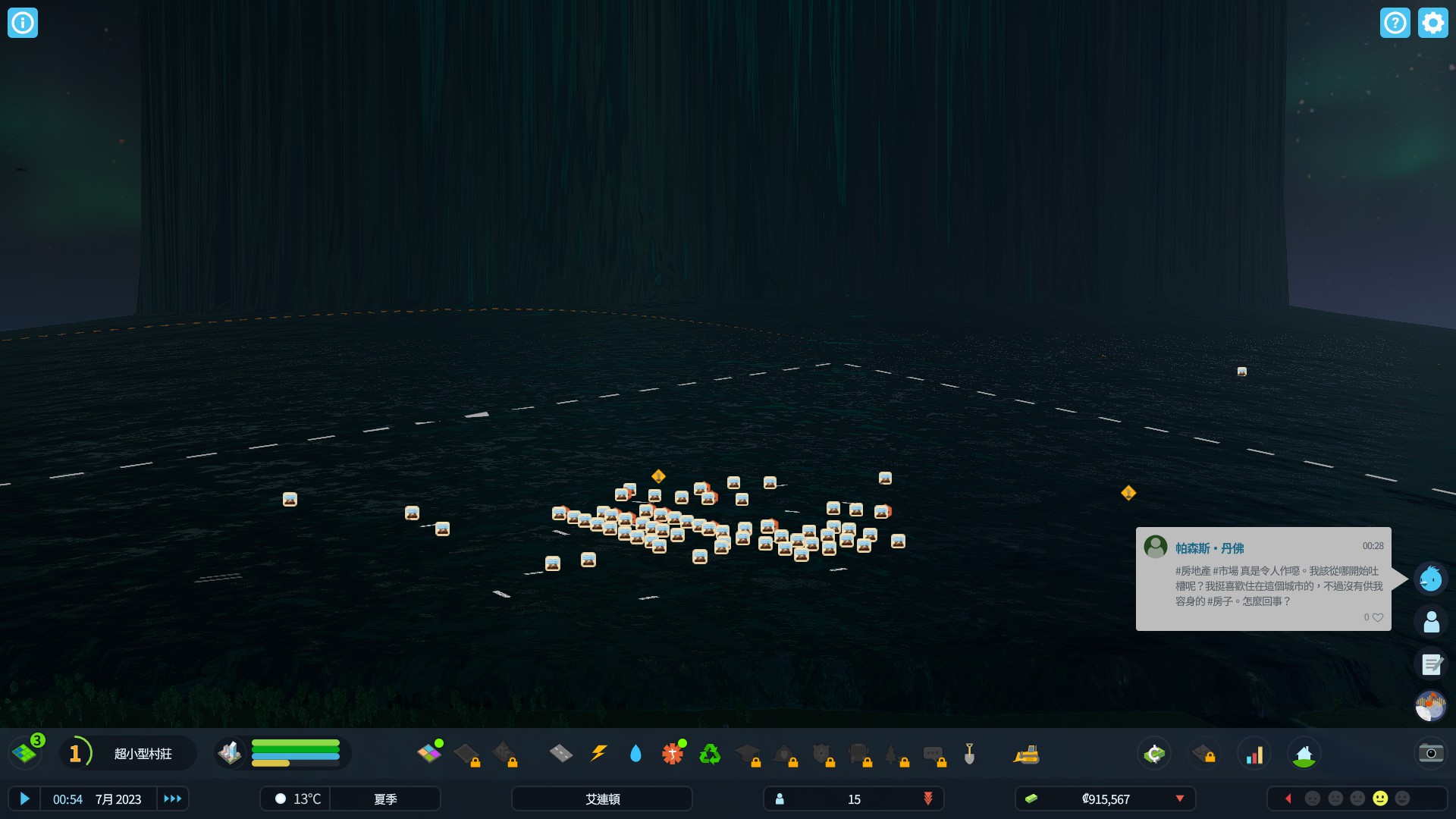Expand the budget dropdown next to ₡915,567
Viewport: 1456px width, 819px height.
pos(1180,799)
